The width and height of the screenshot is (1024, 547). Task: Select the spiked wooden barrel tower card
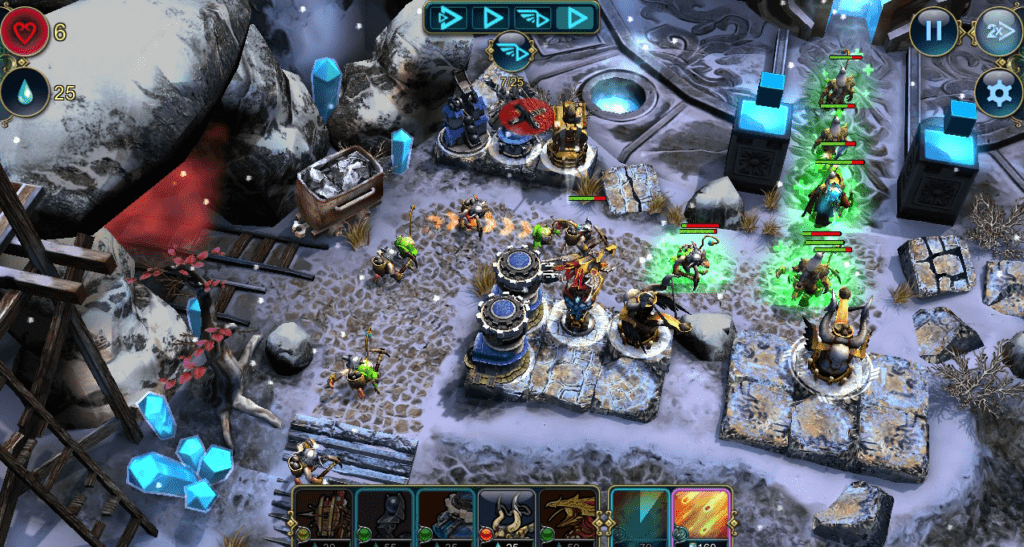click(x=325, y=513)
